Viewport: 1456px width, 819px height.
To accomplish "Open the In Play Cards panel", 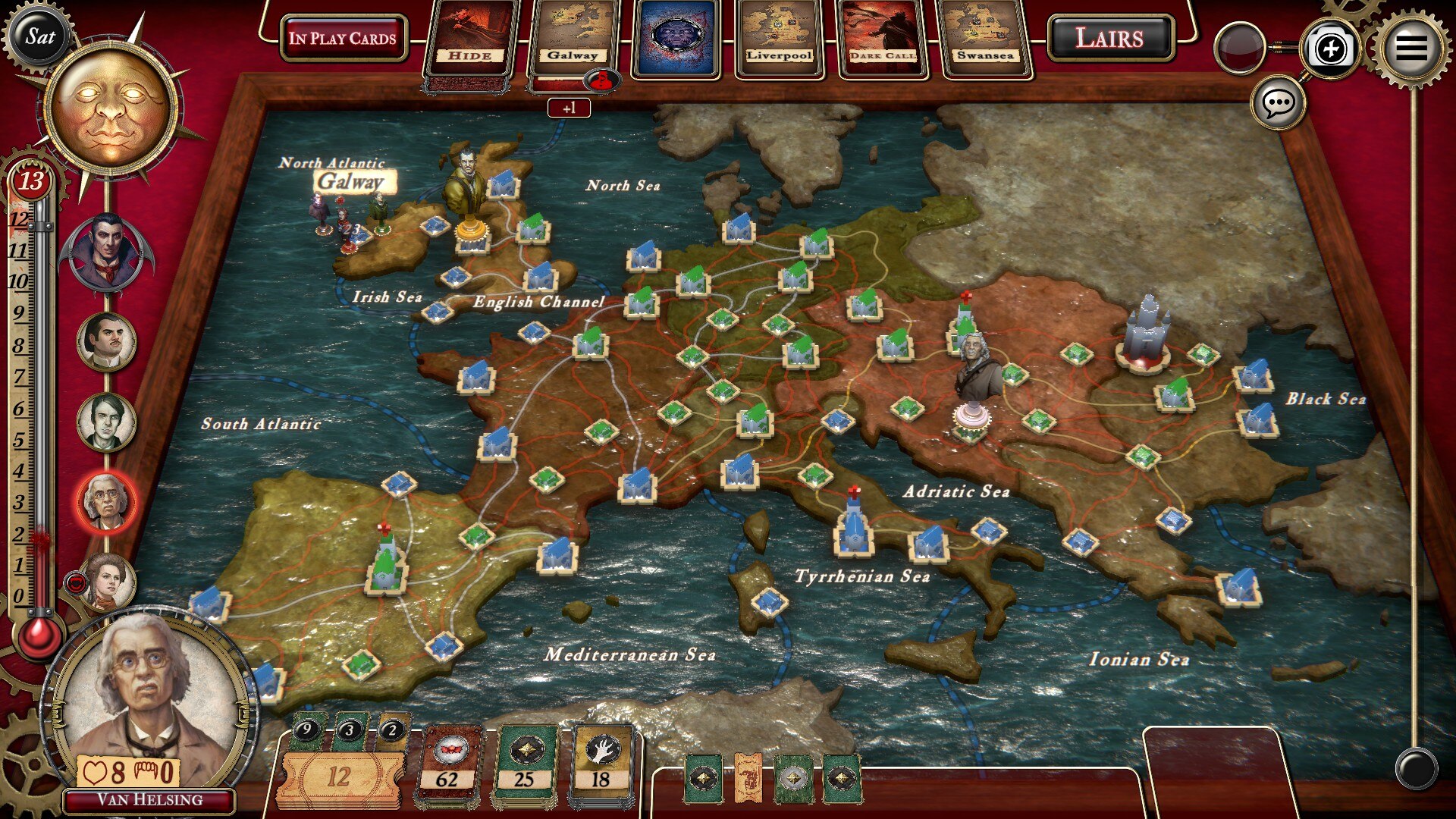I will 343,38.
